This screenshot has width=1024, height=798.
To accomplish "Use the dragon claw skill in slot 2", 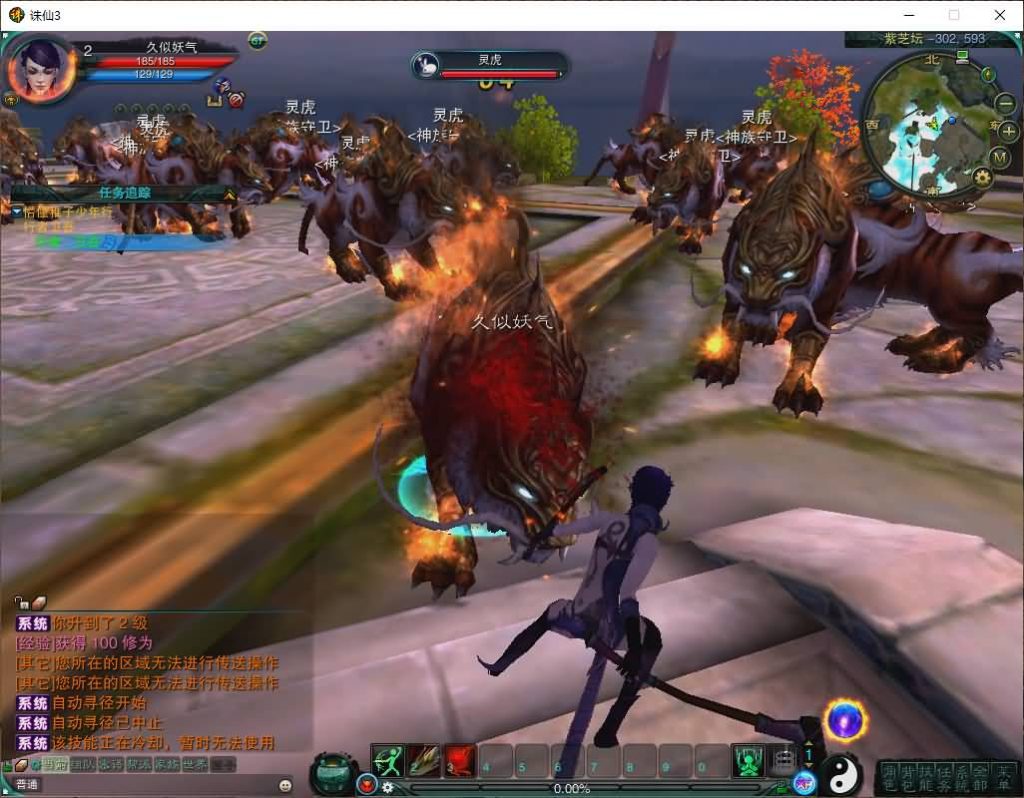I will click(424, 761).
